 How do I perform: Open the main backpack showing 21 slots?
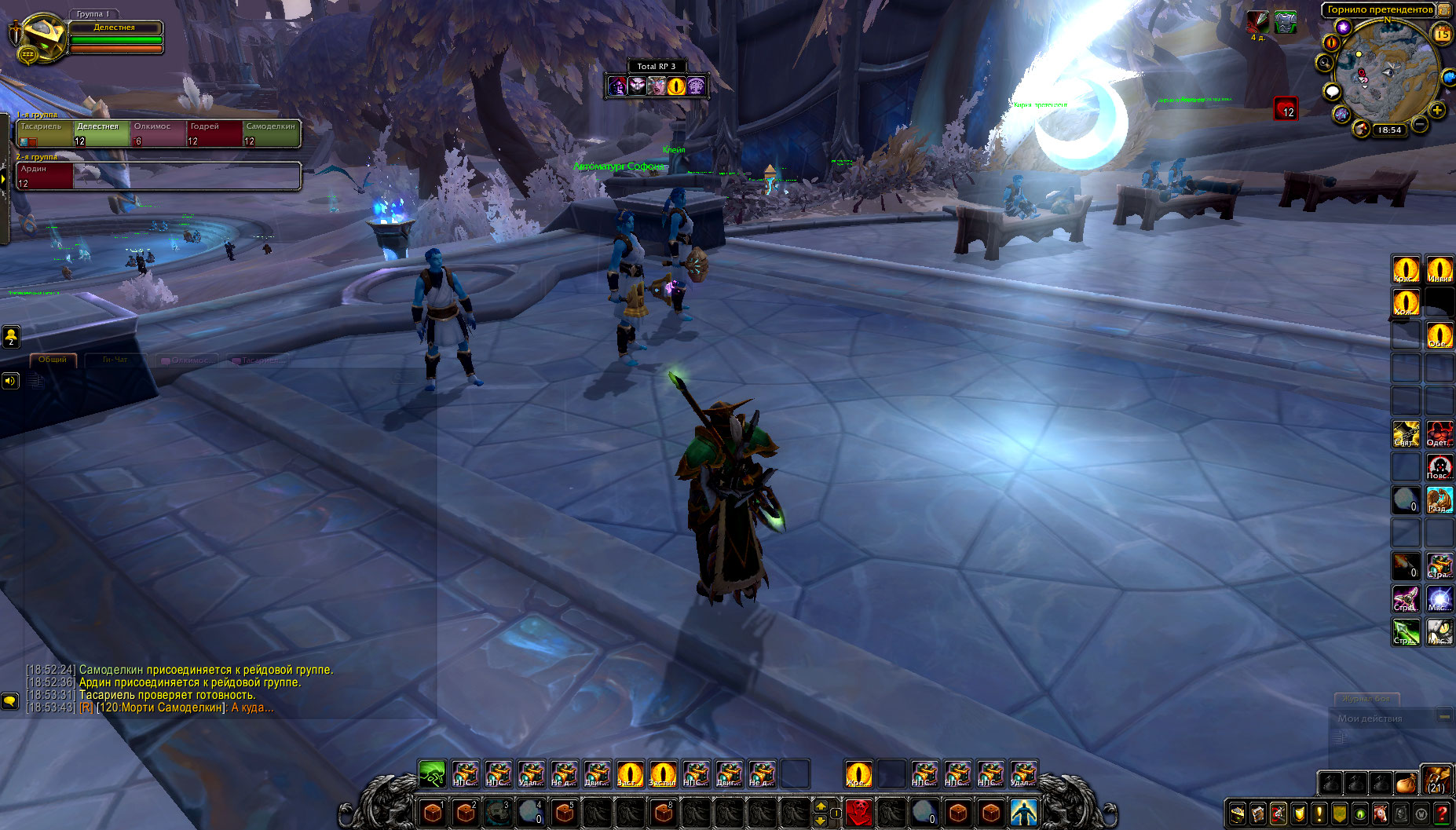[1436, 781]
